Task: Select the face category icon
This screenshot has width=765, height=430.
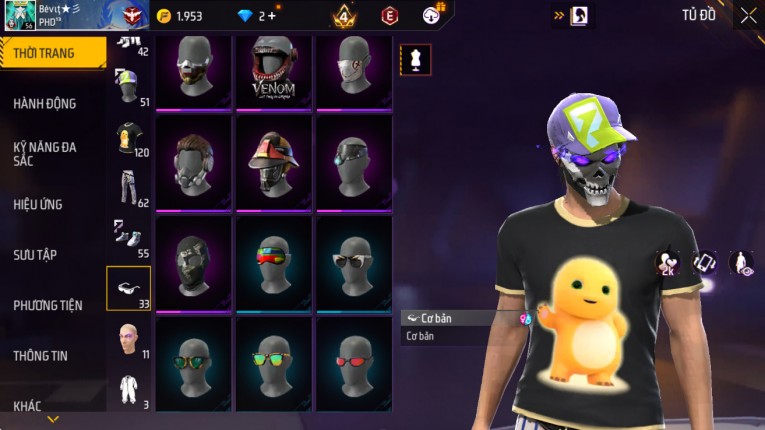Action: (x=128, y=338)
